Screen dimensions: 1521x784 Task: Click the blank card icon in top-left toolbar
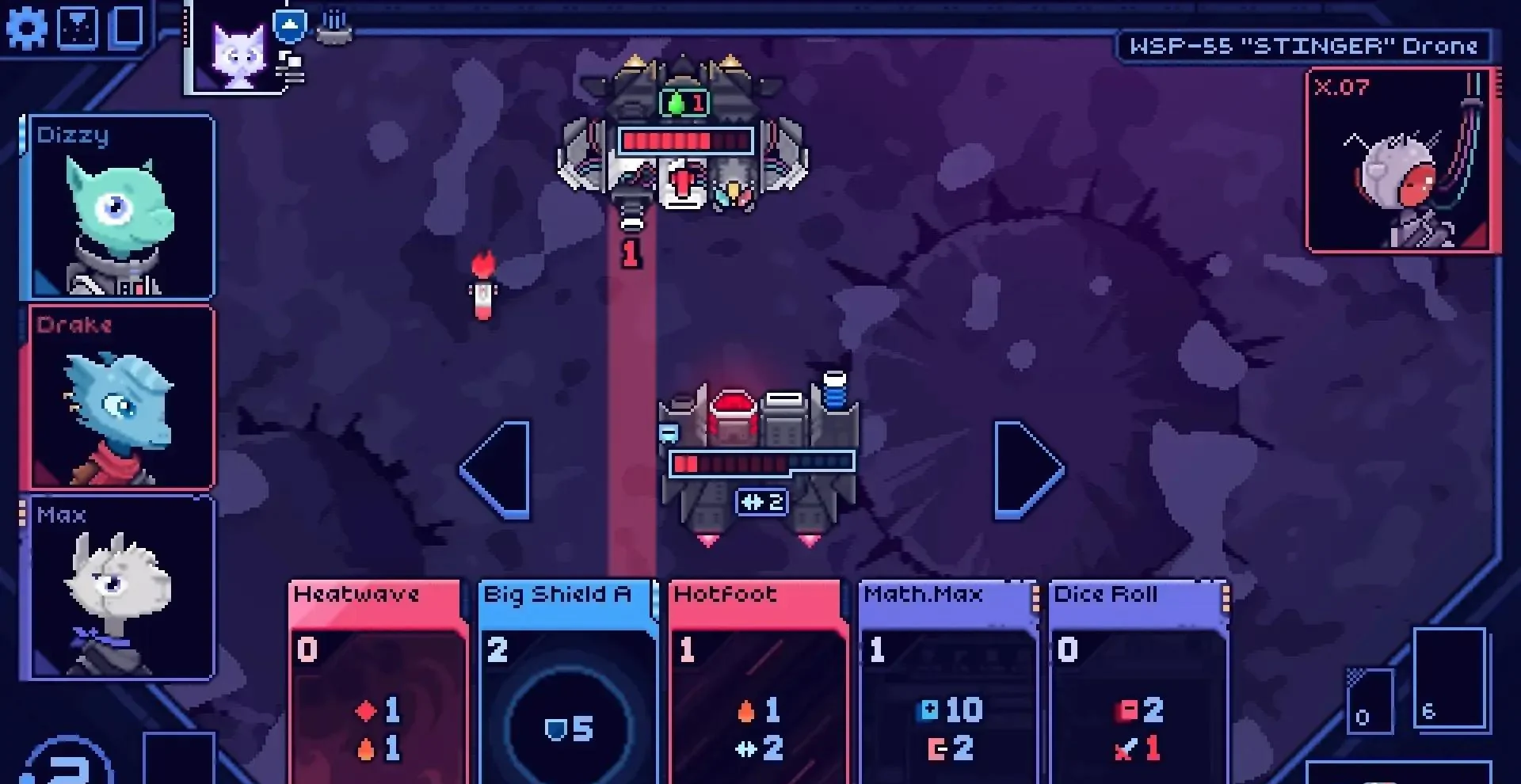pyautogui.click(x=127, y=26)
